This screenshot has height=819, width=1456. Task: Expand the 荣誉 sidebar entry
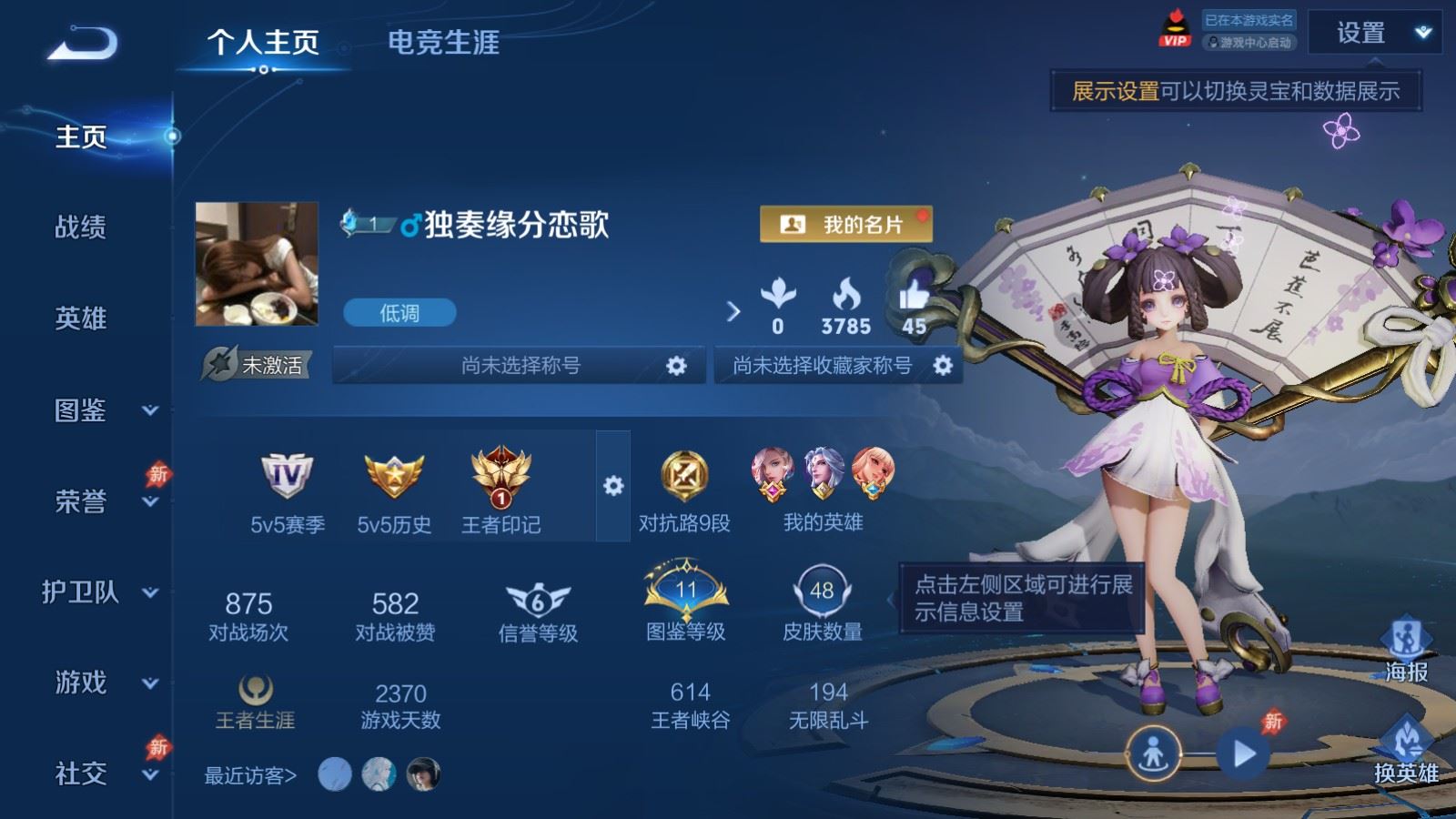tap(100, 501)
